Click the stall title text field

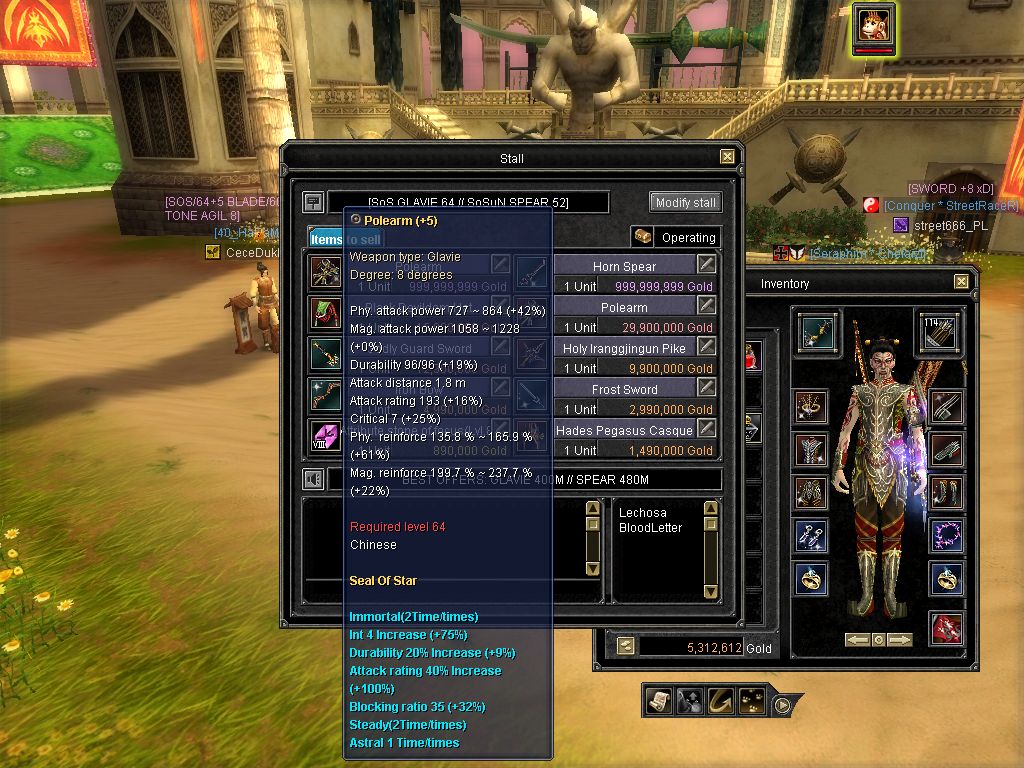click(x=468, y=203)
